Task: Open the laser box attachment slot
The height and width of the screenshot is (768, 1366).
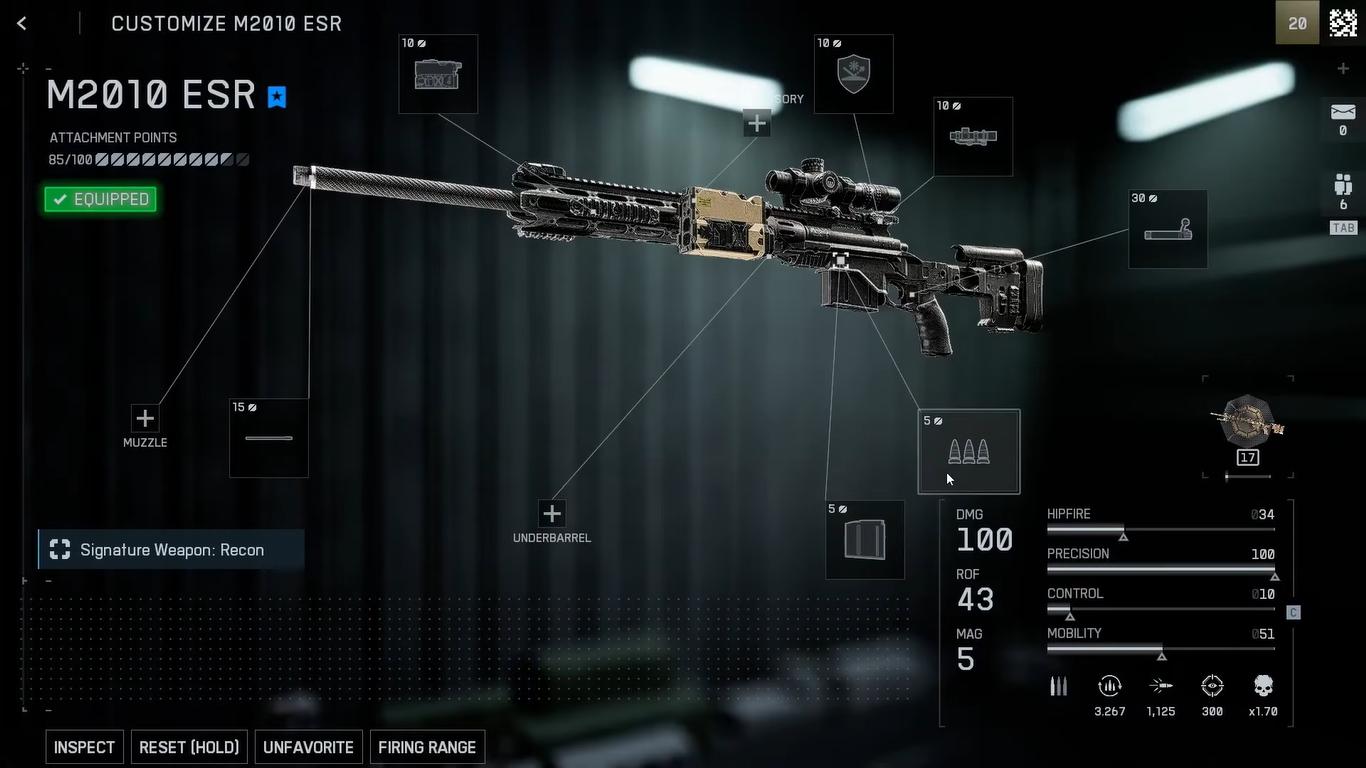Action: (438, 74)
